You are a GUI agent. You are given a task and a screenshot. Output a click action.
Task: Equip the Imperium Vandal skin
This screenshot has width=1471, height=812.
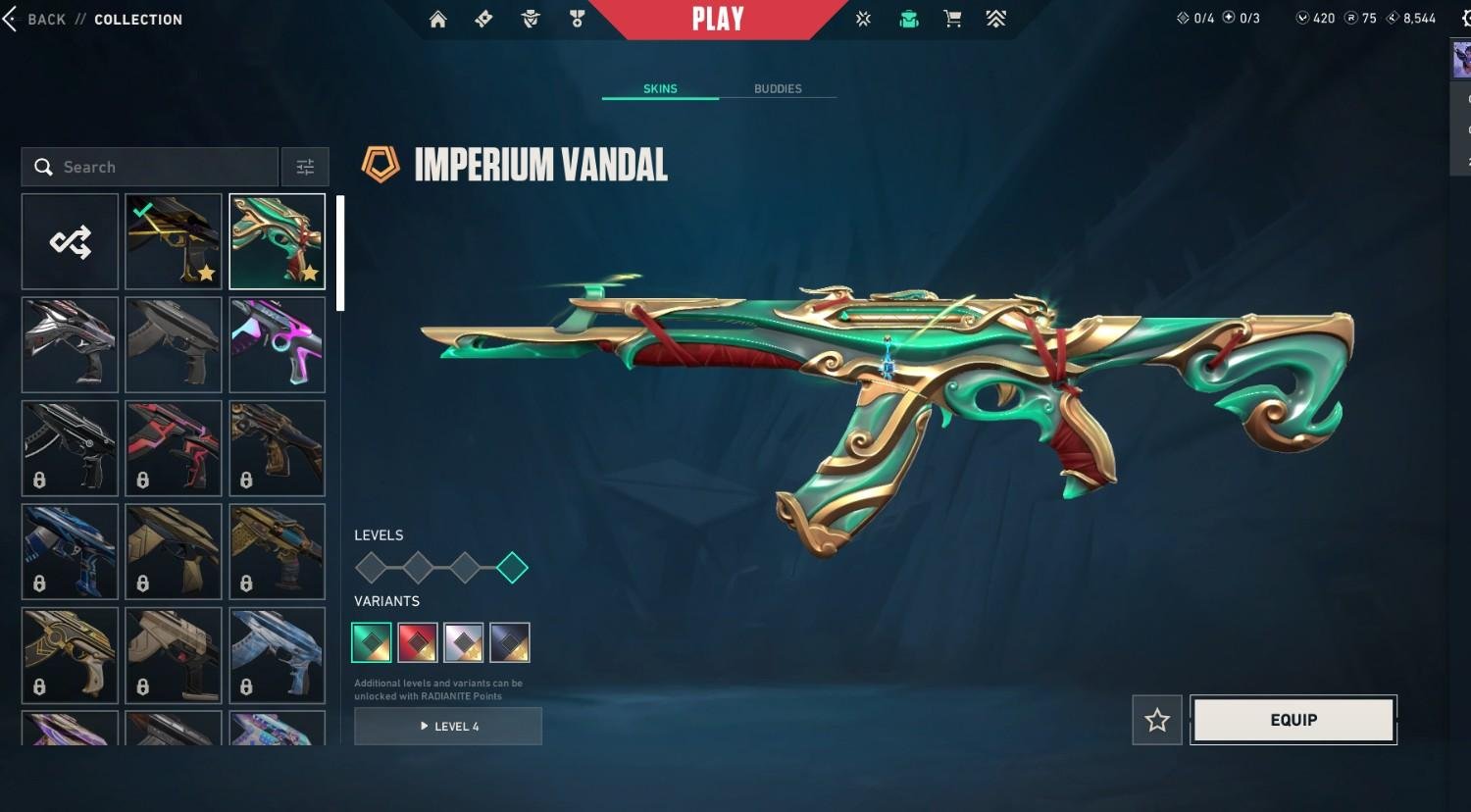[x=1293, y=720]
